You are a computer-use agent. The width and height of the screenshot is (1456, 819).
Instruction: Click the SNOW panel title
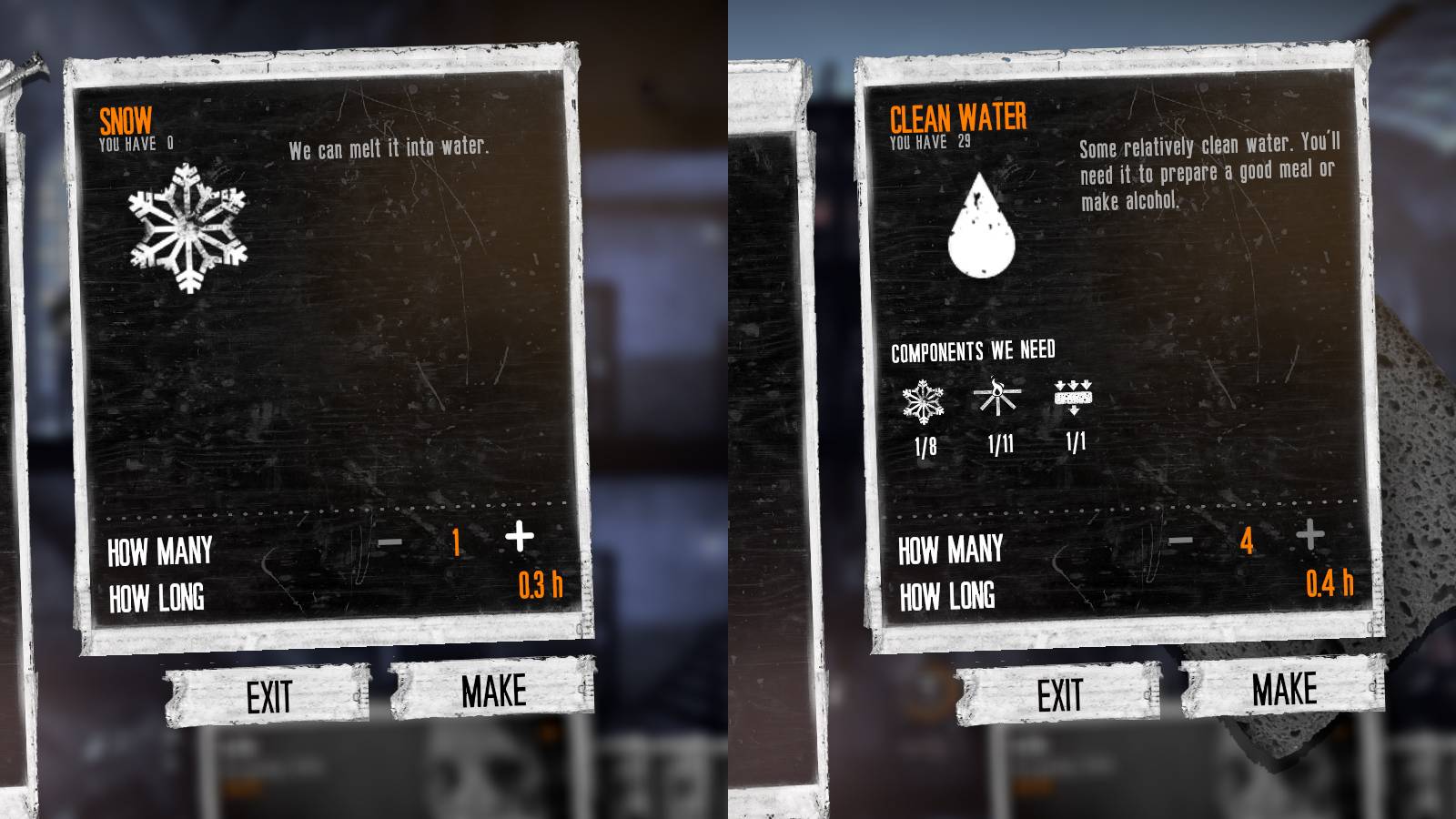[127, 117]
